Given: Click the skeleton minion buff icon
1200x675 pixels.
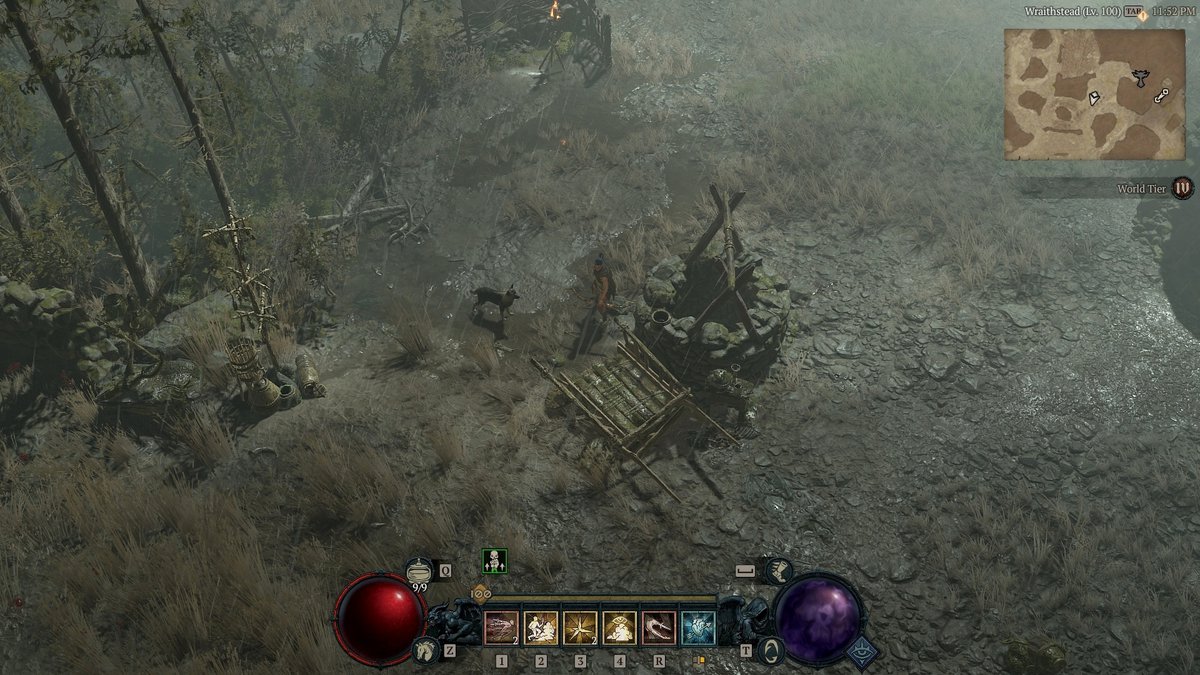Looking at the screenshot, I should tap(494, 561).
